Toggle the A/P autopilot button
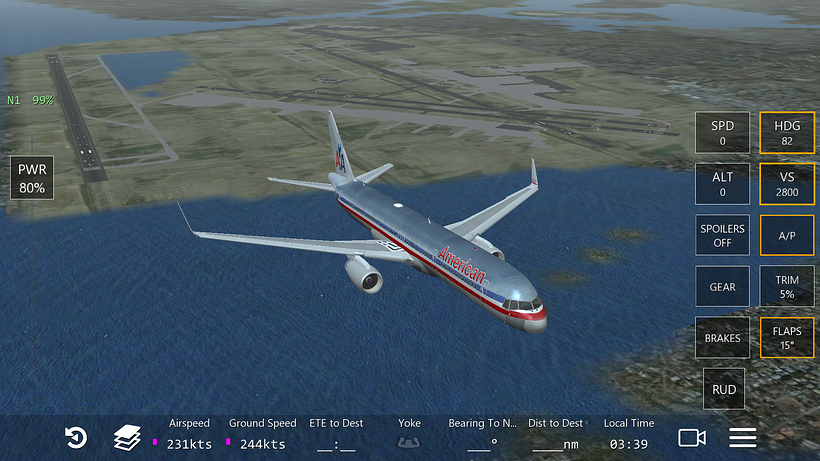820x461 pixels. click(787, 236)
